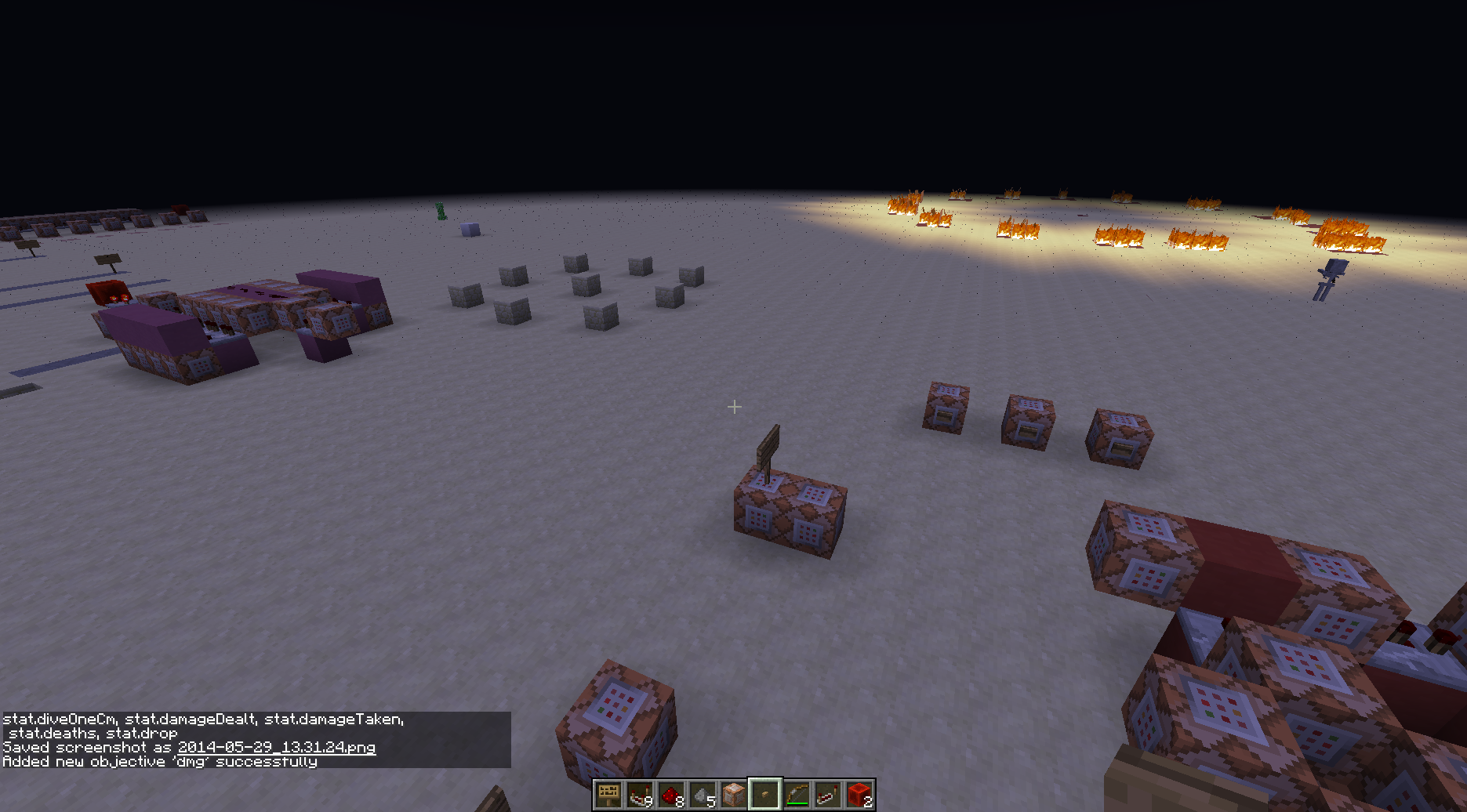Select the grey item stack of five
Image resolution: width=1467 pixels, height=812 pixels.
click(x=703, y=795)
